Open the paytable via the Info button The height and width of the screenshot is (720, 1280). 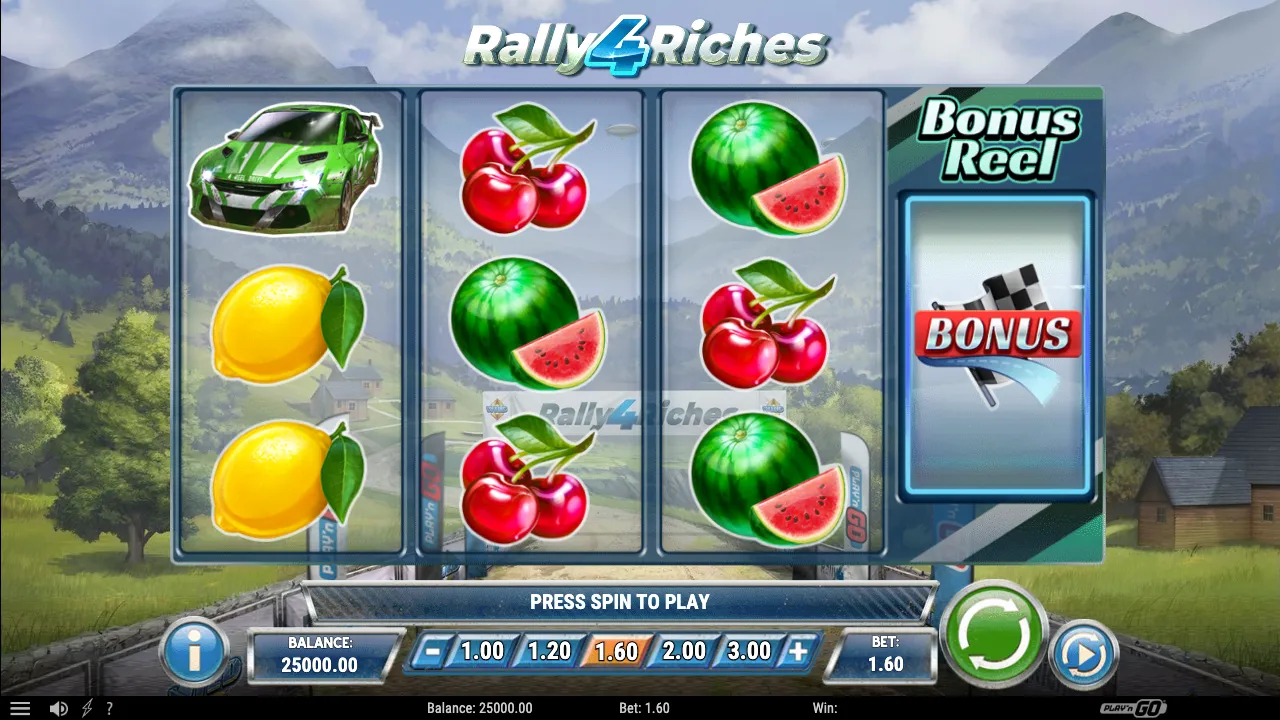pyautogui.click(x=191, y=651)
